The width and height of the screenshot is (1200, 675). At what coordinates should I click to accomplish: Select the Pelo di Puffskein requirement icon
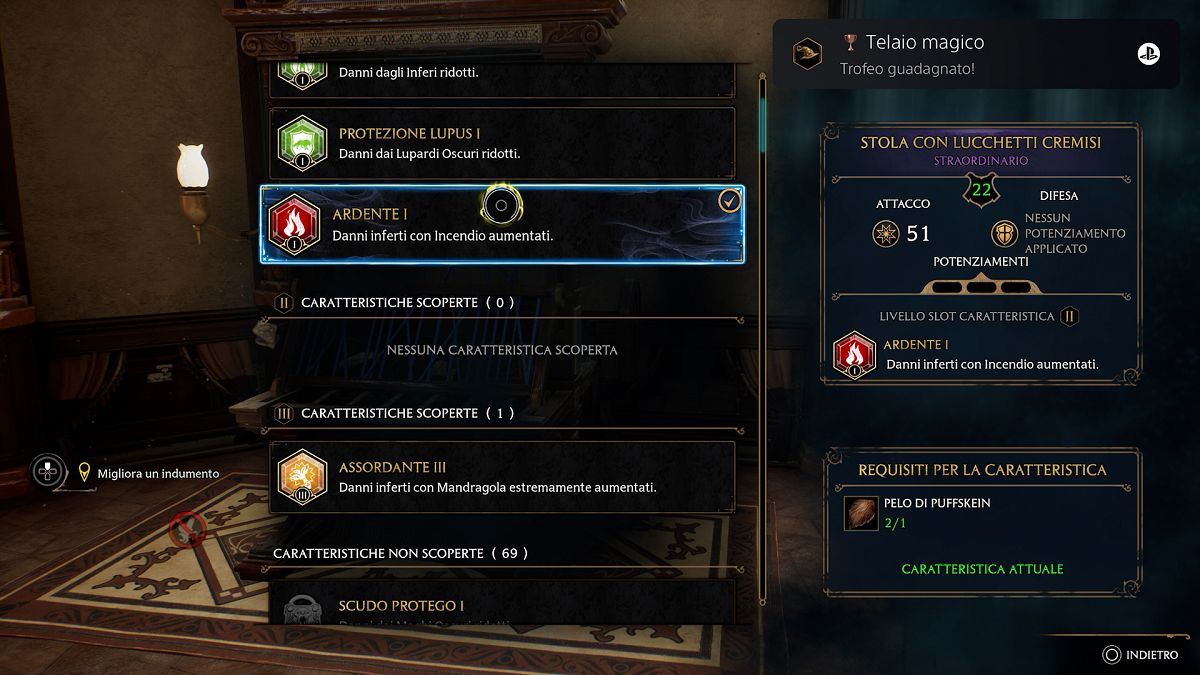860,513
